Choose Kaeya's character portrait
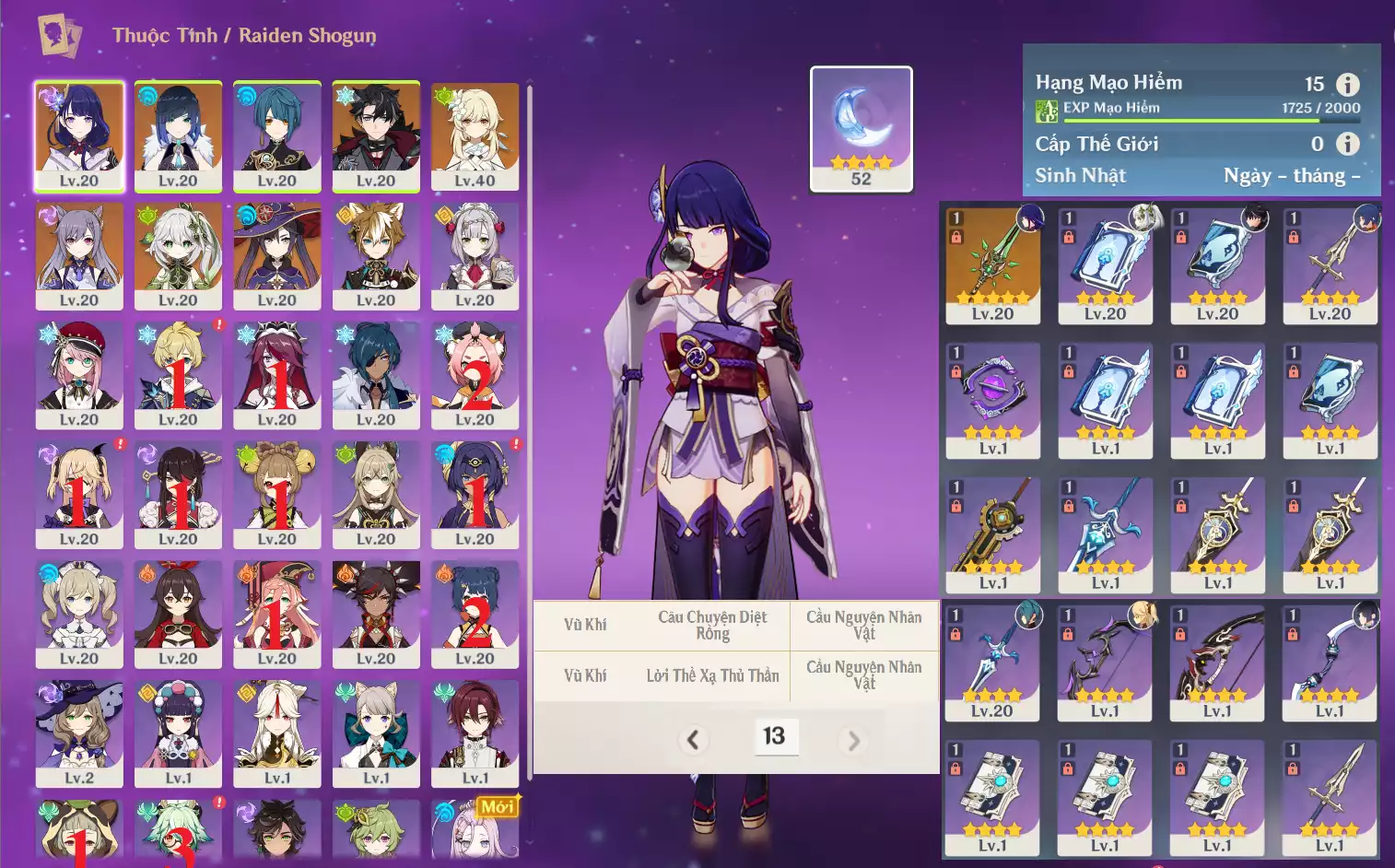The height and width of the screenshot is (868, 1395). (376, 374)
